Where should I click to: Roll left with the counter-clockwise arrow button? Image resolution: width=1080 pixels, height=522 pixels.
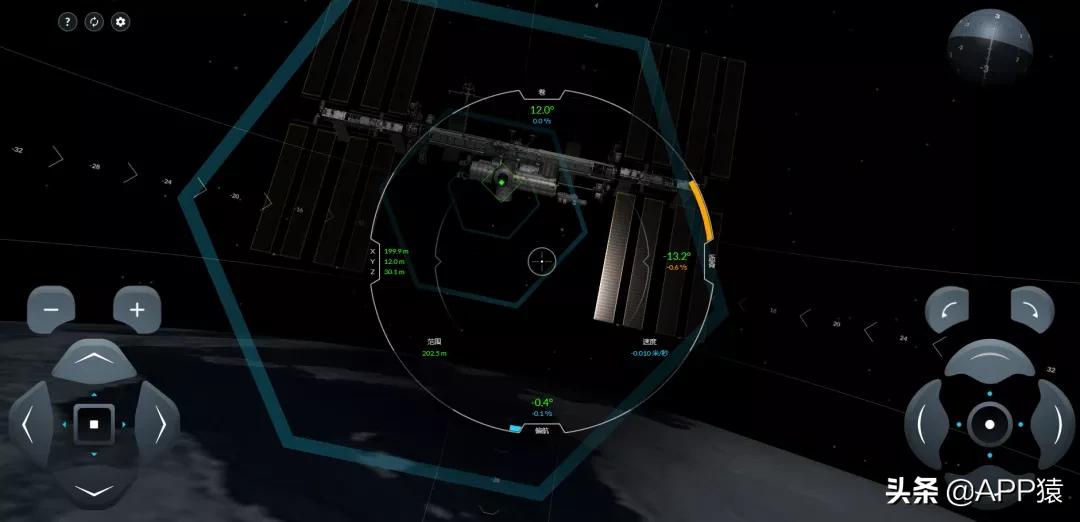pos(947,310)
